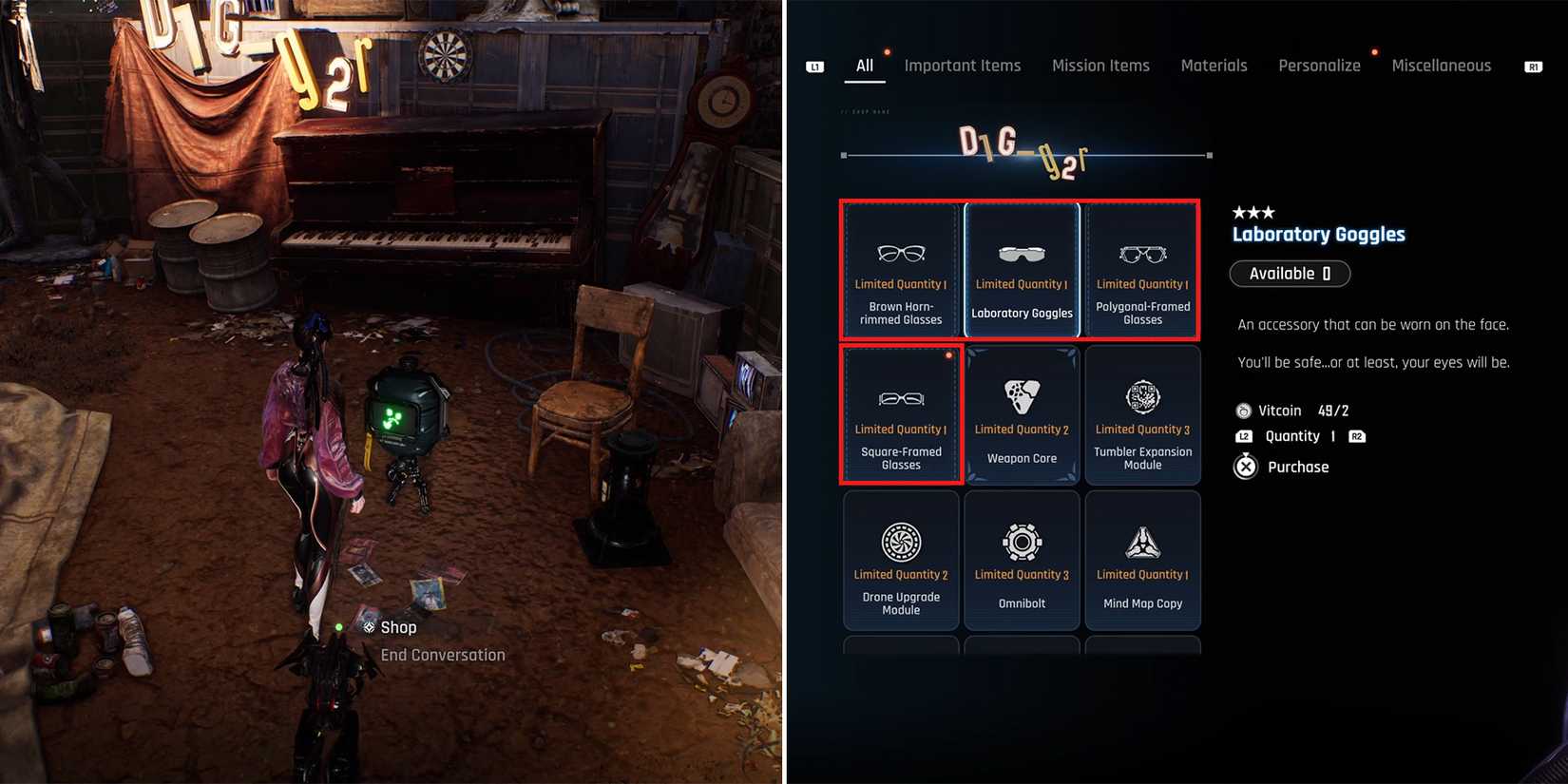Select the Drone Upgrade Module item

[901, 561]
